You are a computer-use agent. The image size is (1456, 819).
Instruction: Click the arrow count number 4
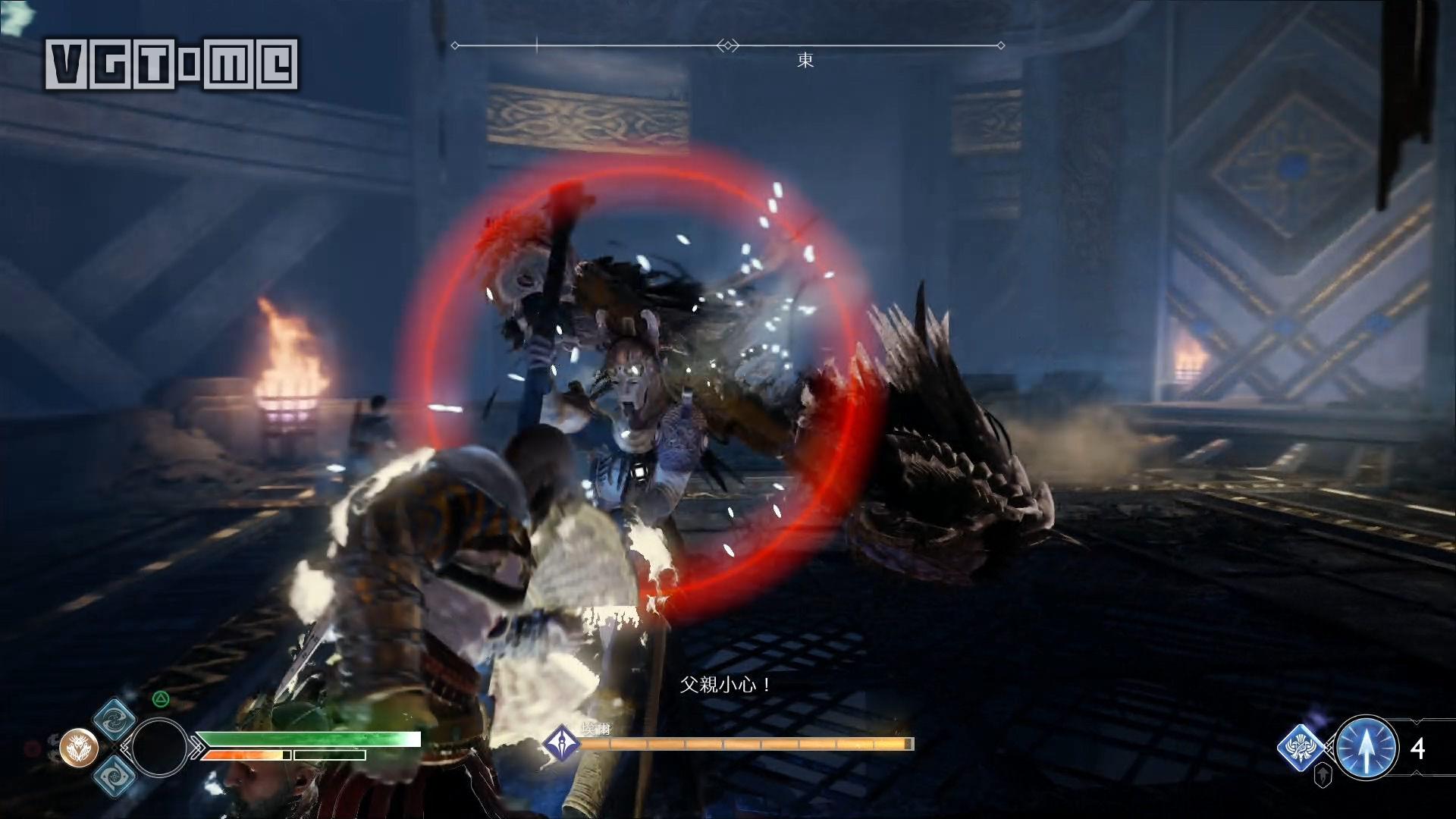pos(1417,748)
